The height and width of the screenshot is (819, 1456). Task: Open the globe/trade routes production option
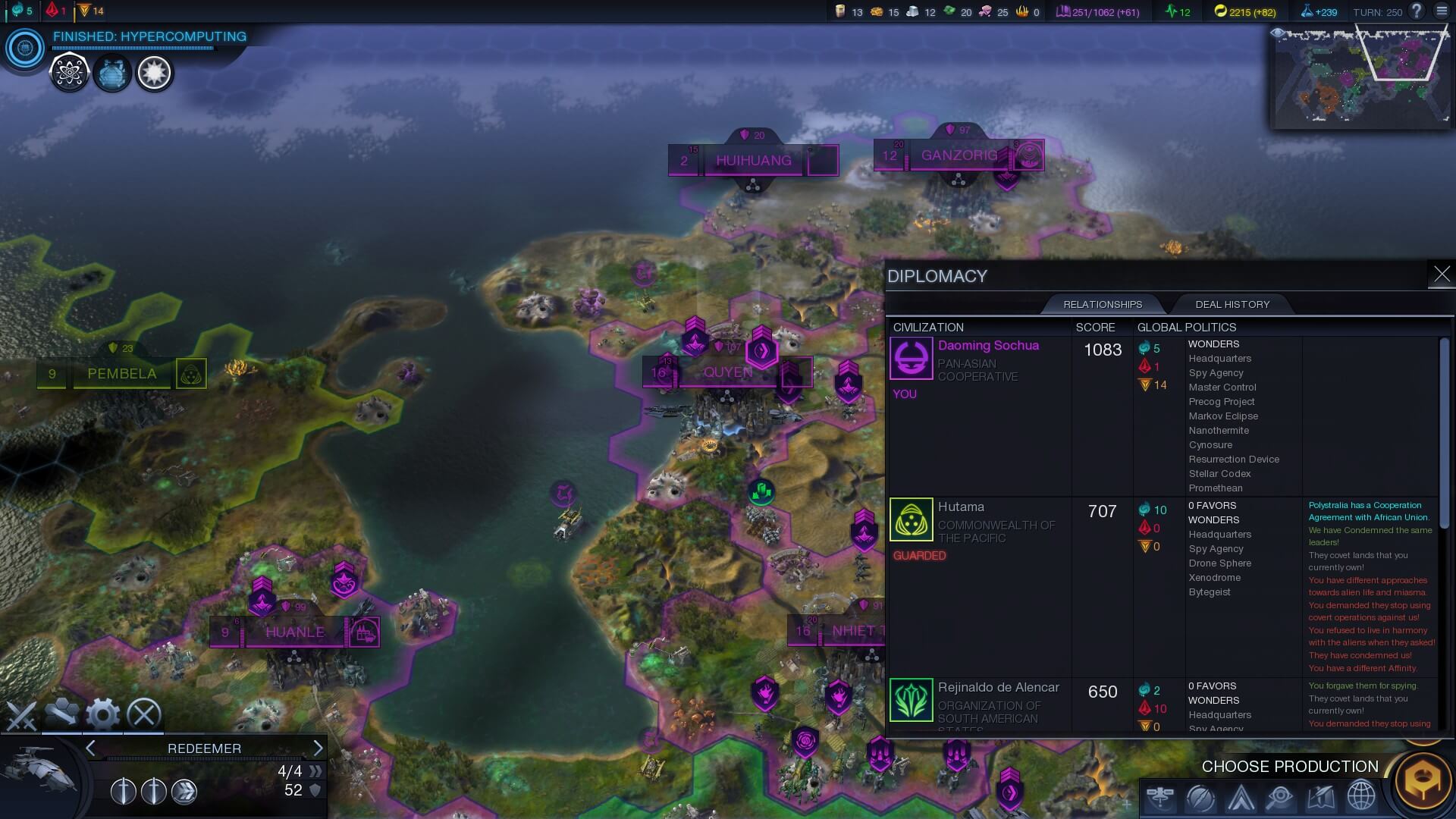pyautogui.click(x=1360, y=797)
